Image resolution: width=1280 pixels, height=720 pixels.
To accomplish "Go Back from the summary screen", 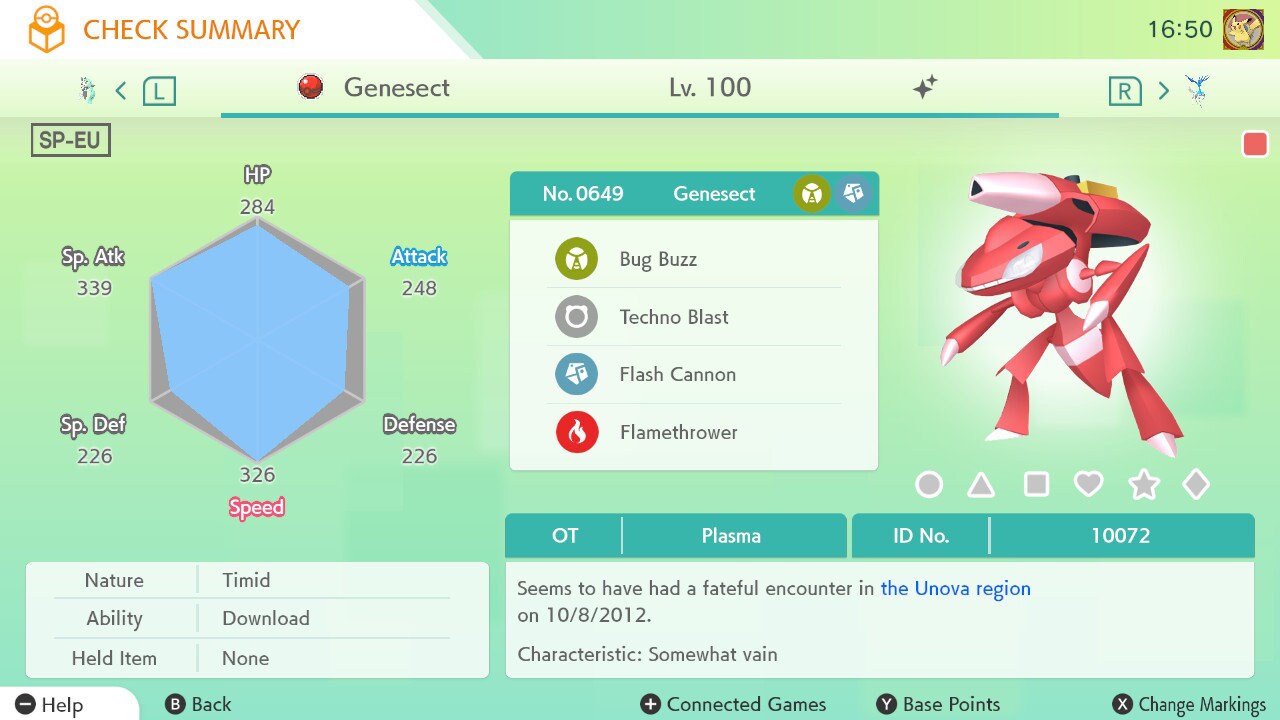I will [x=198, y=704].
